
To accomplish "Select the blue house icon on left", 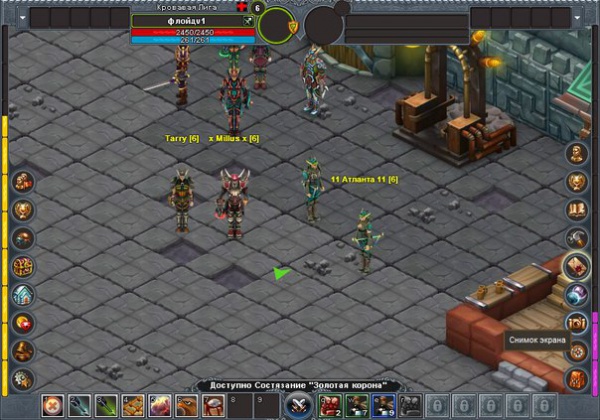I will (23, 294).
